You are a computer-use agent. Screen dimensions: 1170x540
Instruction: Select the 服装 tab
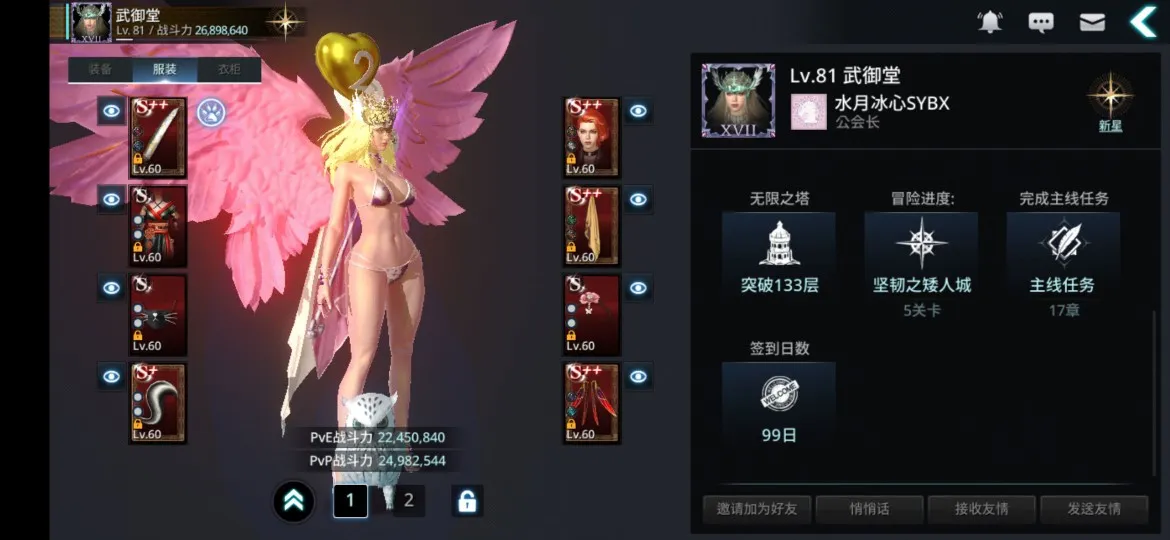point(165,70)
